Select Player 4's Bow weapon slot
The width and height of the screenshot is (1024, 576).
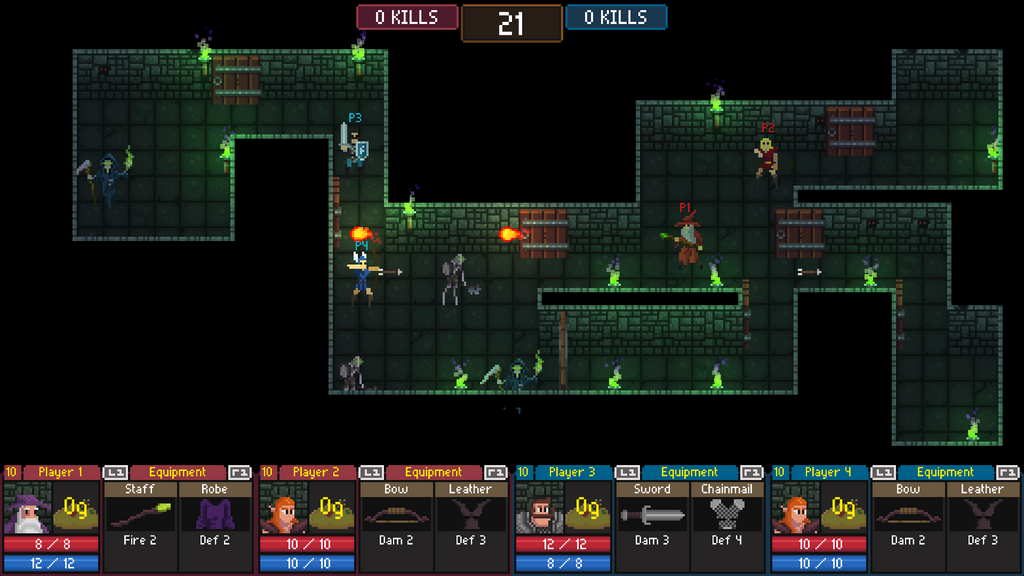908,515
